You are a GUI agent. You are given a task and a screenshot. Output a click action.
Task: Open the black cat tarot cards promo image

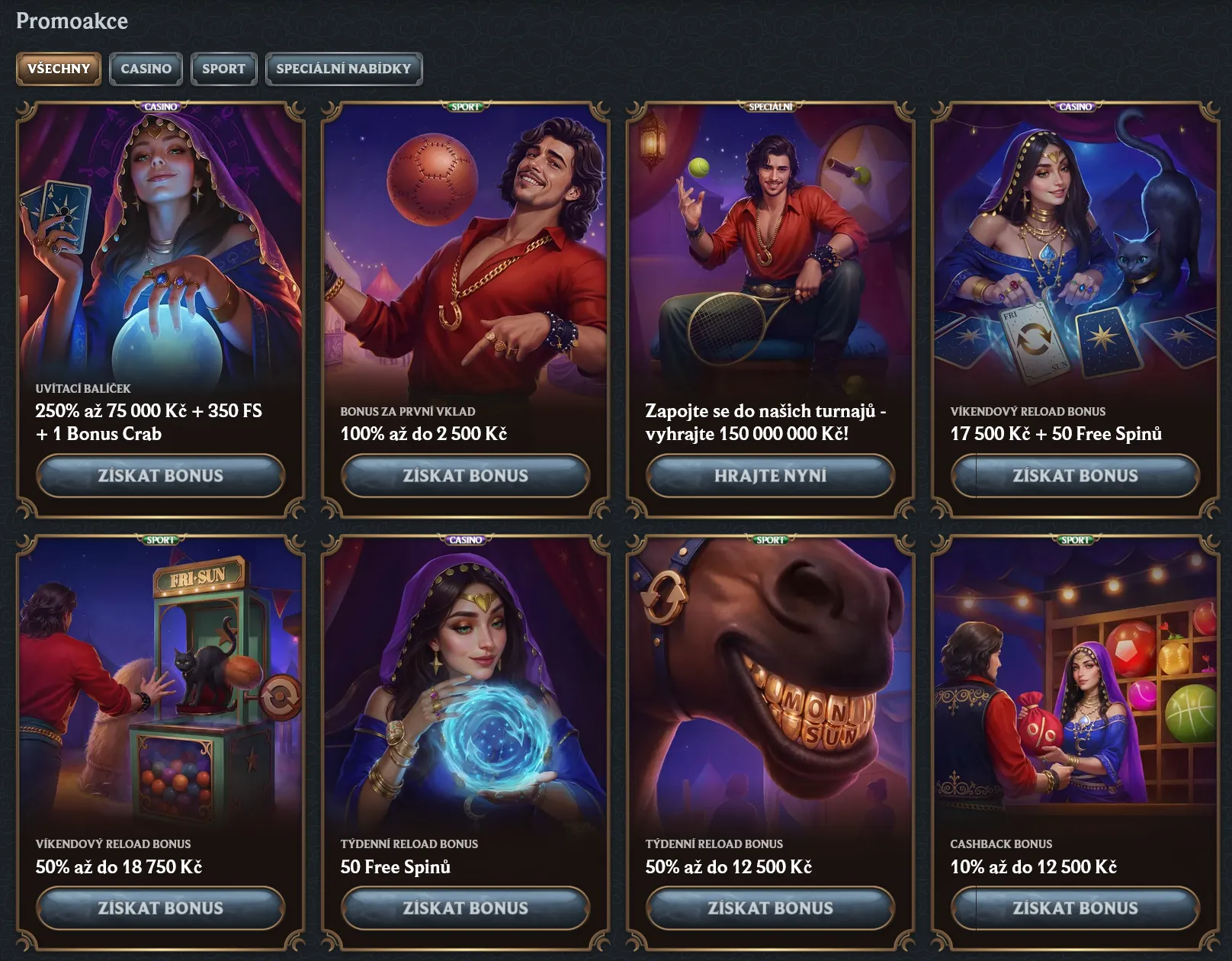click(x=1075, y=244)
